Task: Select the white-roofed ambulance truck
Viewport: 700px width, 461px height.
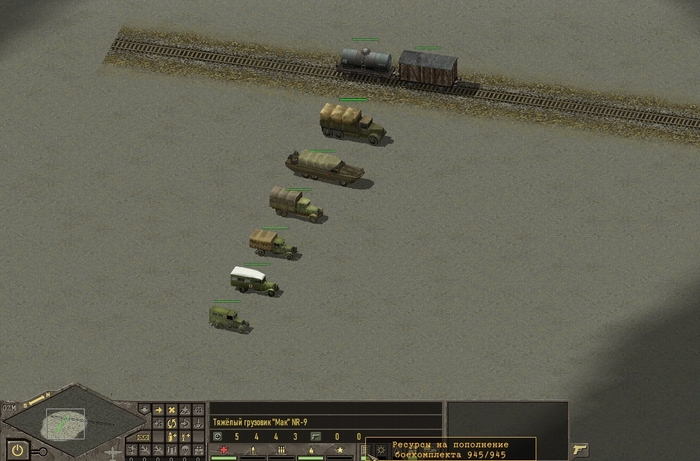Action: 253,281
